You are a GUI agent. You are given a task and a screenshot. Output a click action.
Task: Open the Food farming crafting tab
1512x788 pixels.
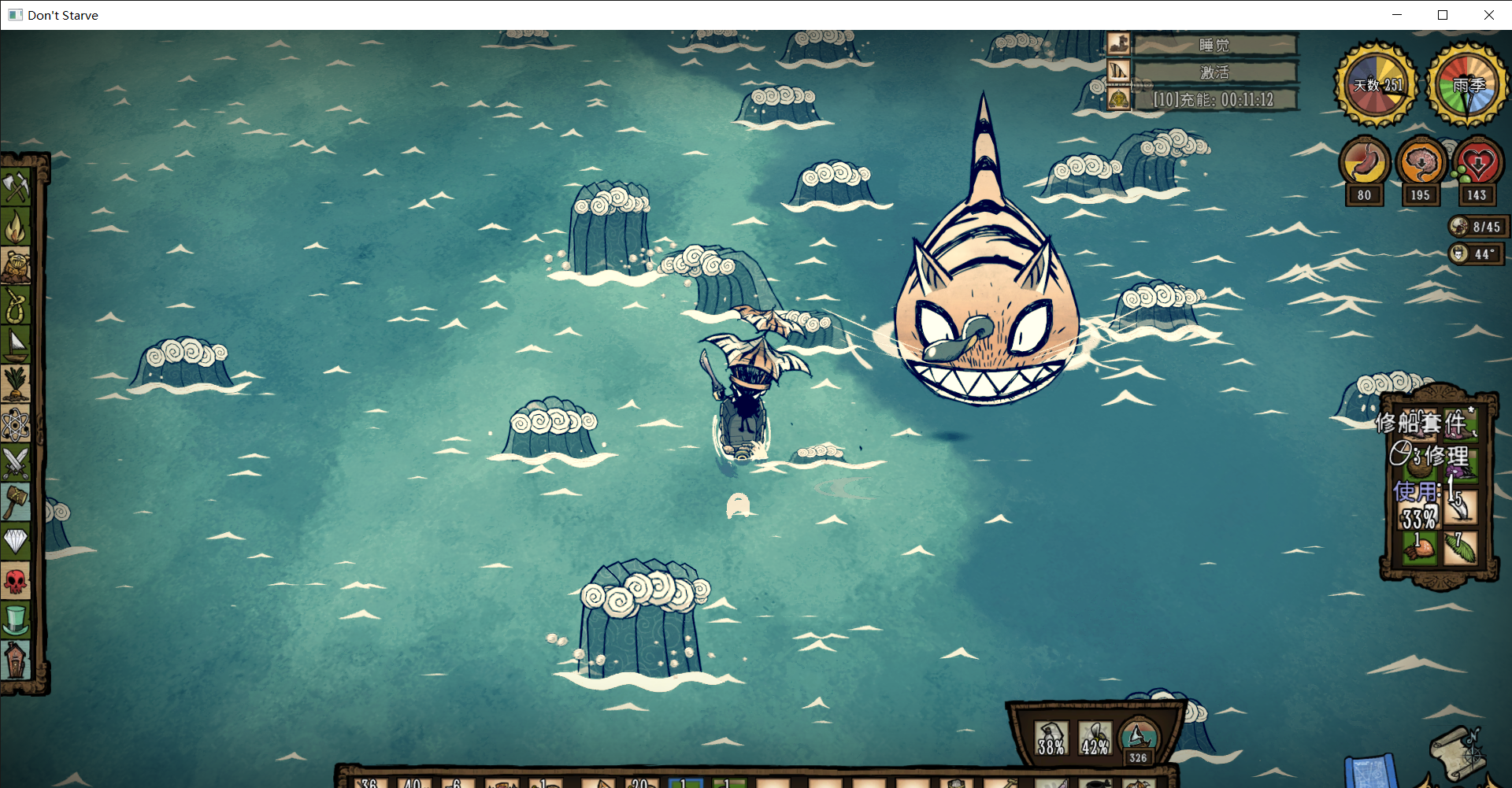coord(16,385)
